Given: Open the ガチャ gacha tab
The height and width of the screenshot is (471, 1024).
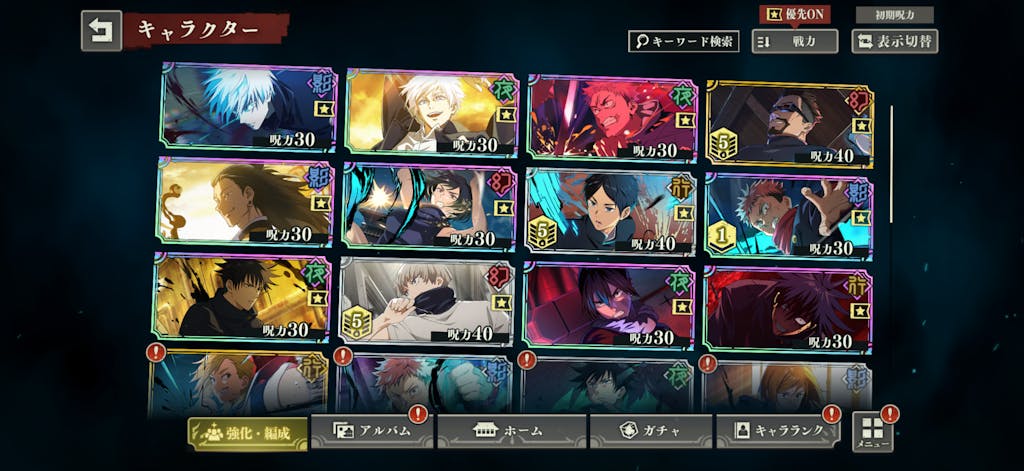Looking at the screenshot, I should (x=650, y=431).
